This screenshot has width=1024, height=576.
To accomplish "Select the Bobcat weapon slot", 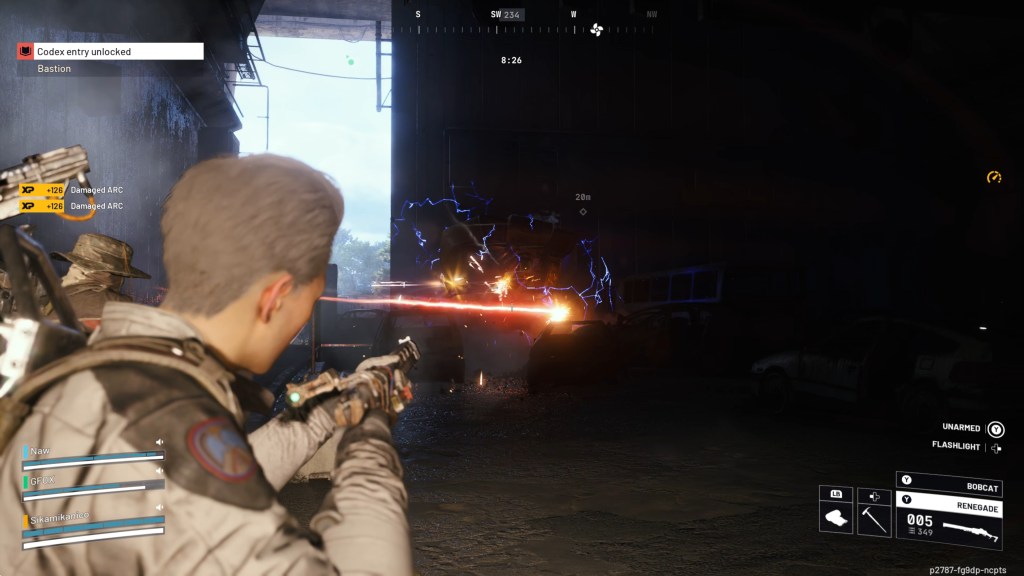I will click(948, 483).
